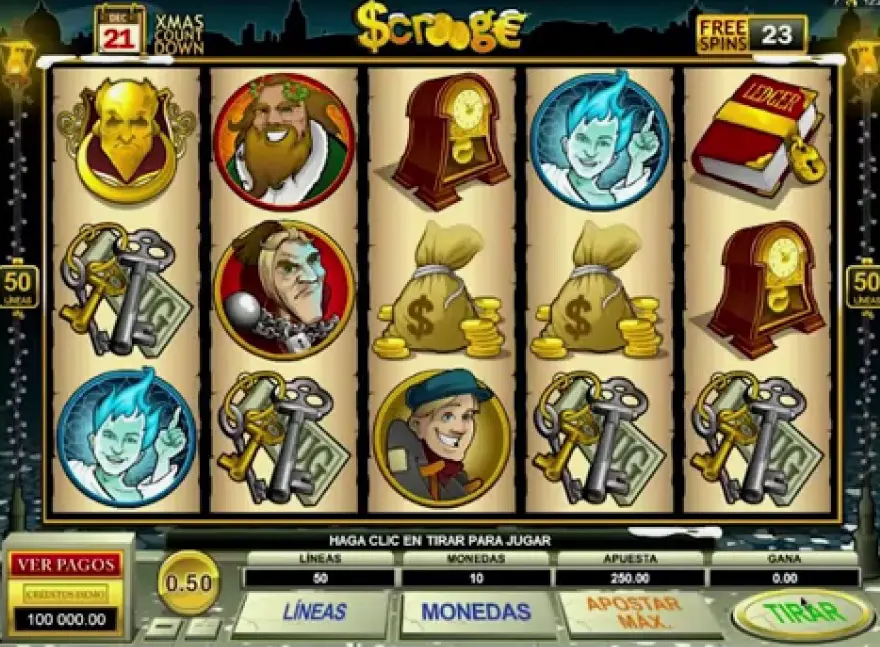Click the CRÉDITOS DEMO button

pyautogui.click(x=66, y=593)
